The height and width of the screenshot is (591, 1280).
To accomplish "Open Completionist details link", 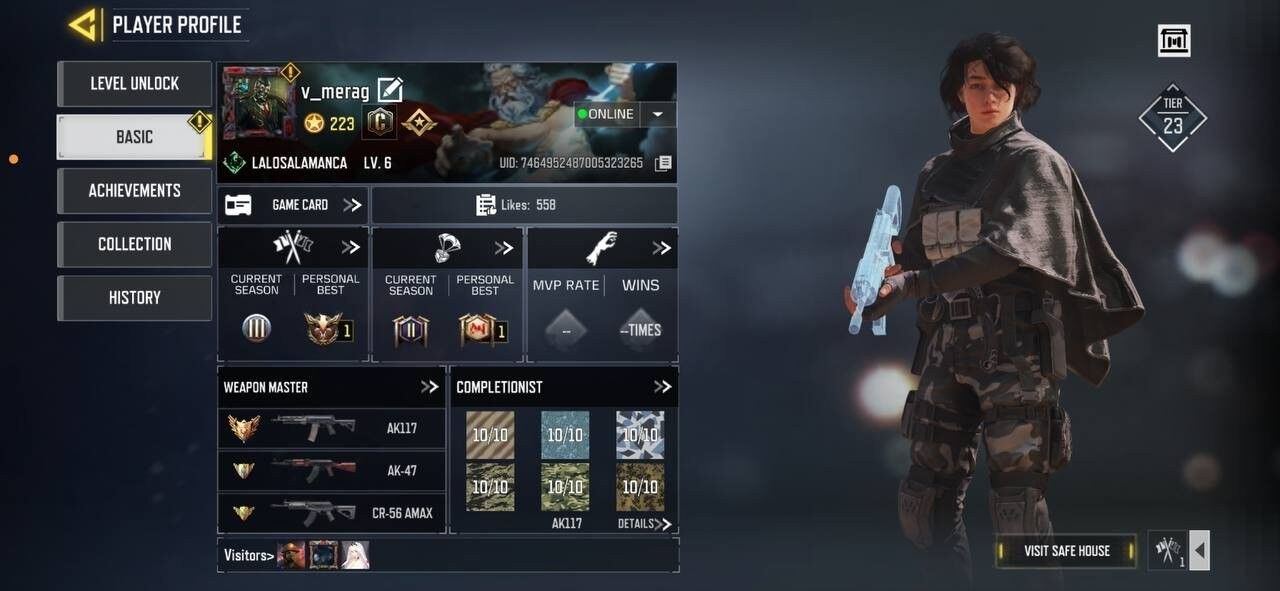I will pyautogui.click(x=644, y=524).
